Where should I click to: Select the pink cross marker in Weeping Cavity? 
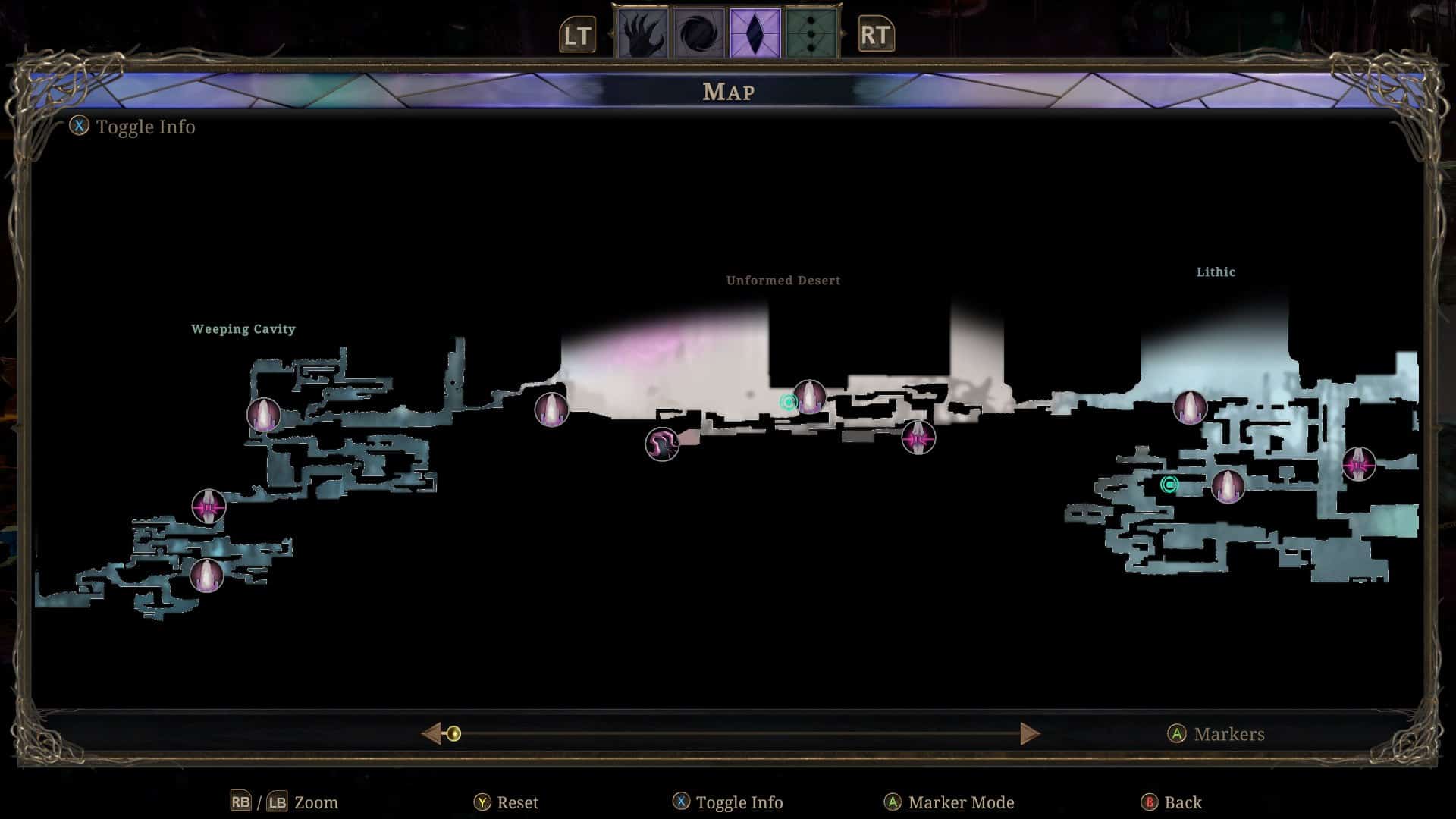click(209, 507)
